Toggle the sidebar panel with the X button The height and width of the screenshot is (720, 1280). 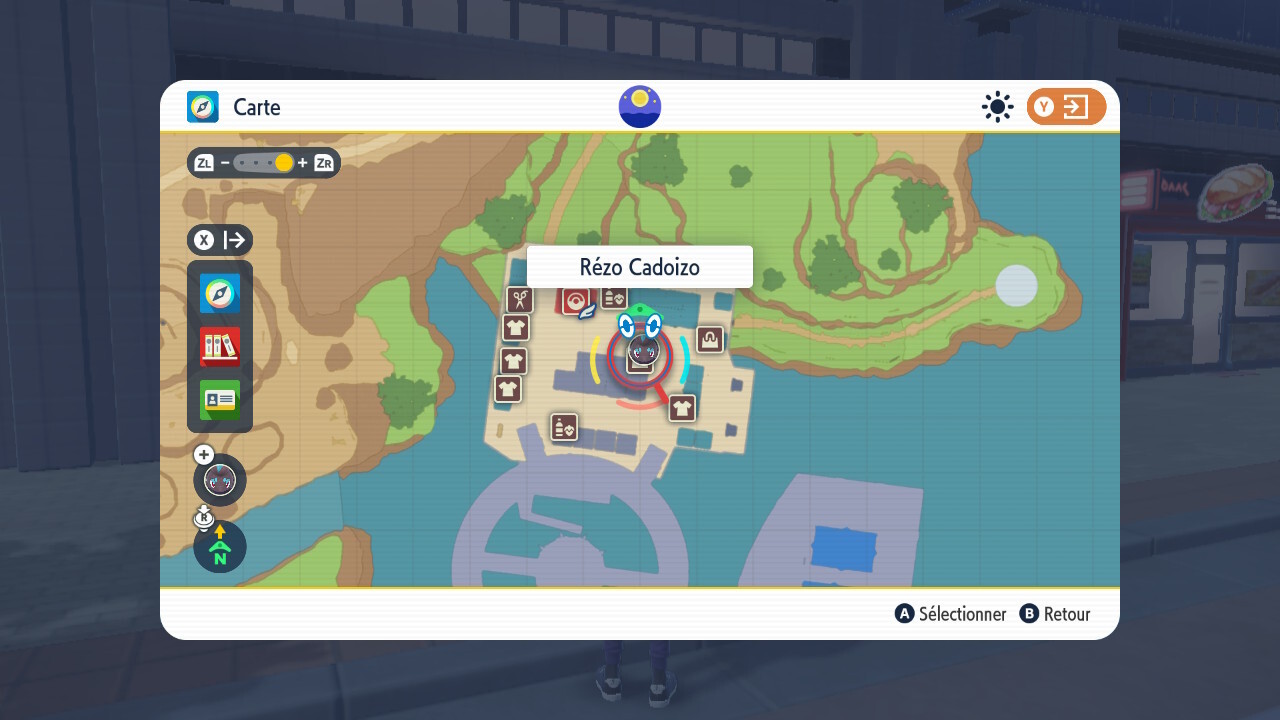pyautogui.click(x=204, y=240)
